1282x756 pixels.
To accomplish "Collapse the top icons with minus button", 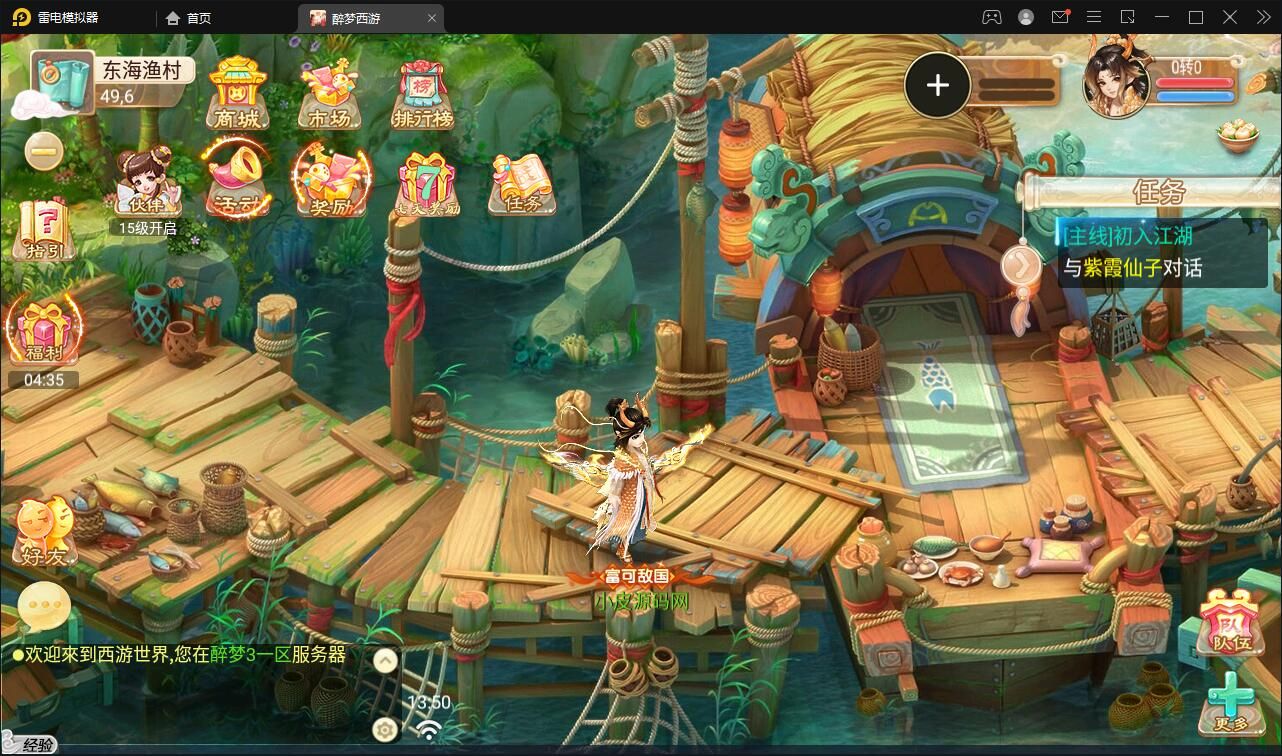I will (x=44, y=152).
